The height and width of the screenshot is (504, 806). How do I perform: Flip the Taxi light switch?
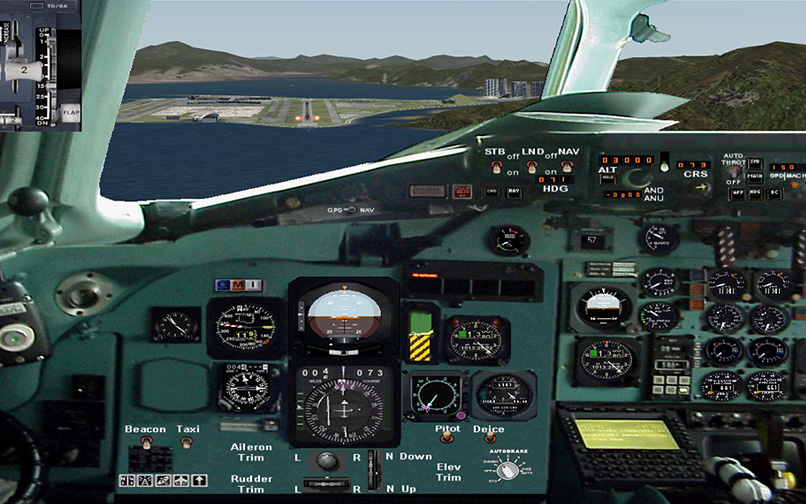tap(187, 442)
